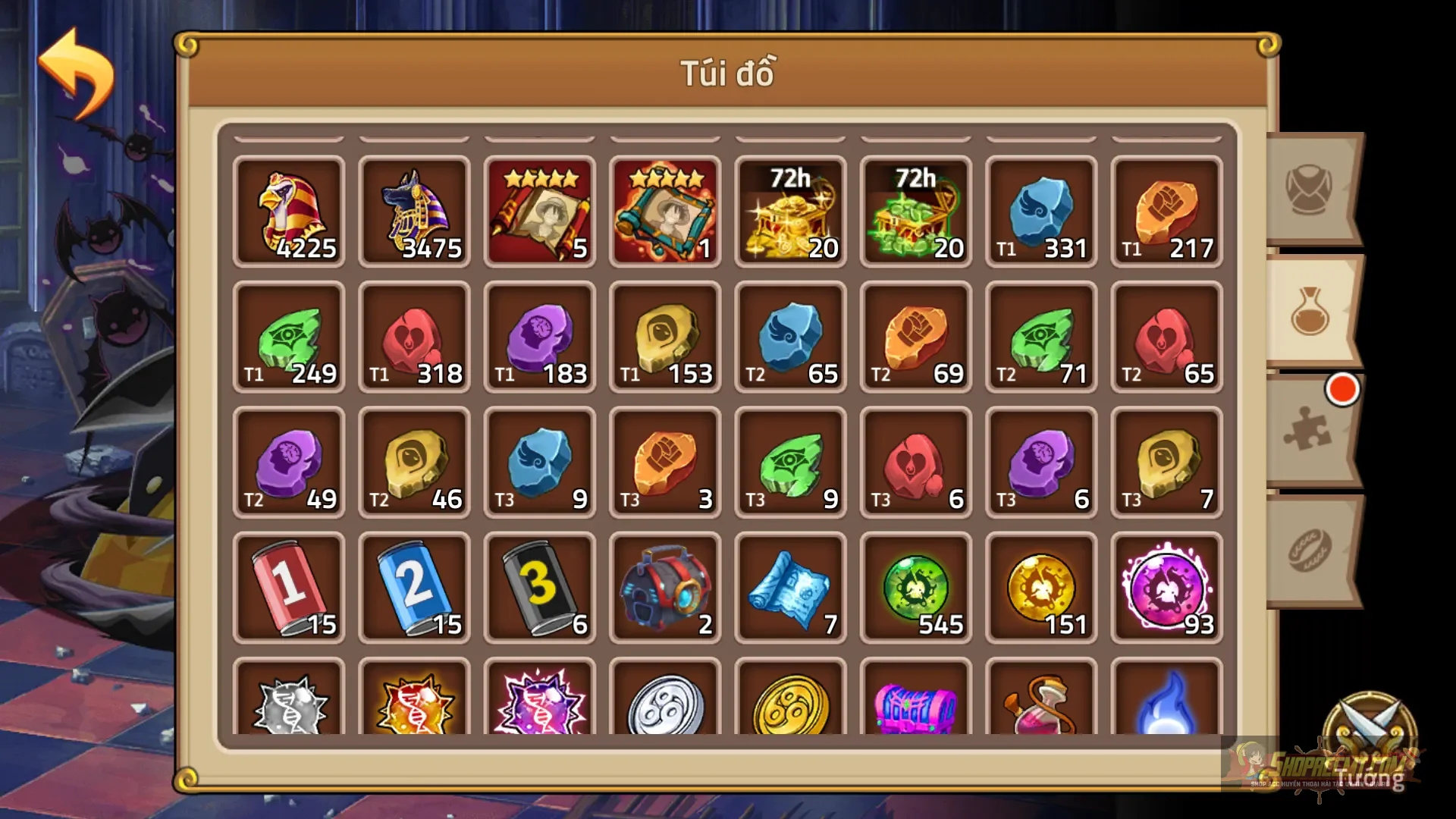
Task: Select the purple orb showing 93
Action: [1166, 588]
